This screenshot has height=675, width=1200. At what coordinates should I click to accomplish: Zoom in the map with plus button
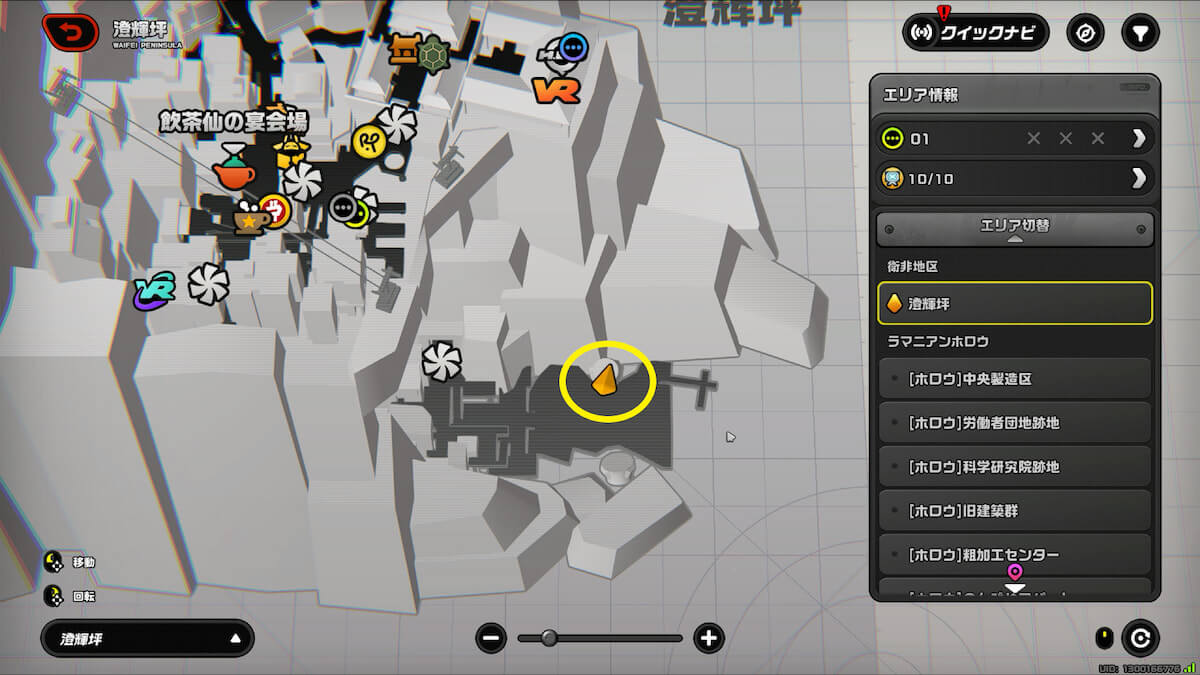click(x=709, y=638)
